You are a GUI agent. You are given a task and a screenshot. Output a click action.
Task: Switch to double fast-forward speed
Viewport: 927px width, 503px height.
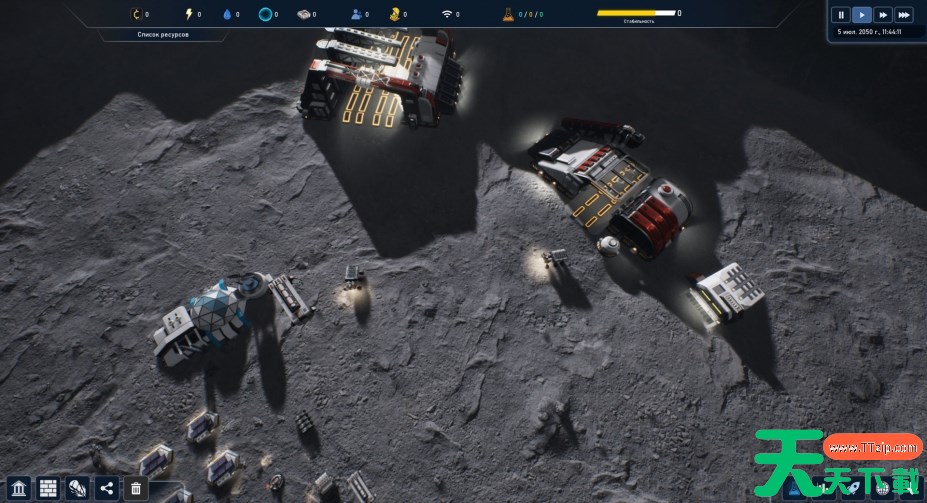[883, 15]
